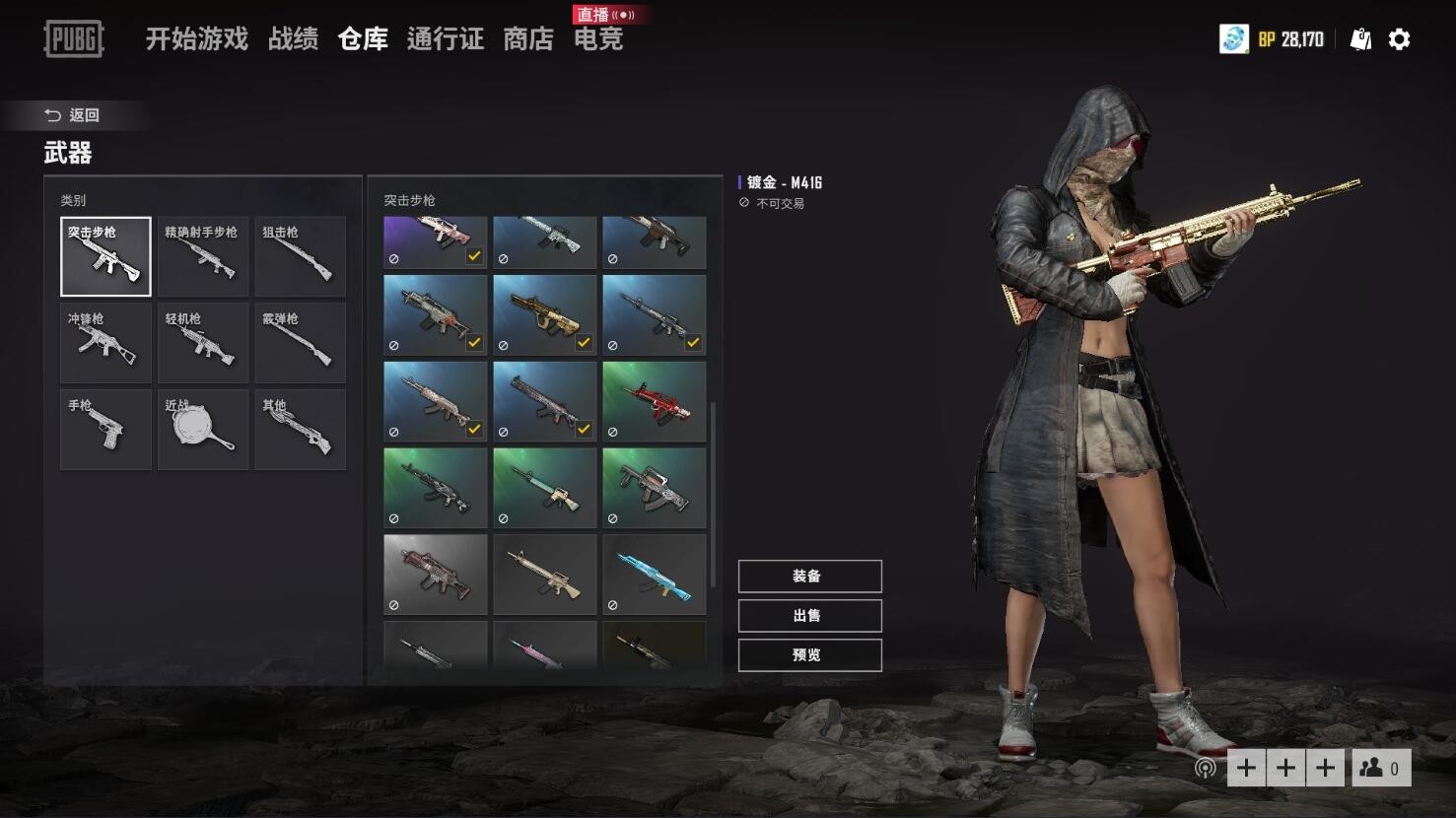Preview the skin with 预览 button
The image size is (1456, 818).
(809, 655)
